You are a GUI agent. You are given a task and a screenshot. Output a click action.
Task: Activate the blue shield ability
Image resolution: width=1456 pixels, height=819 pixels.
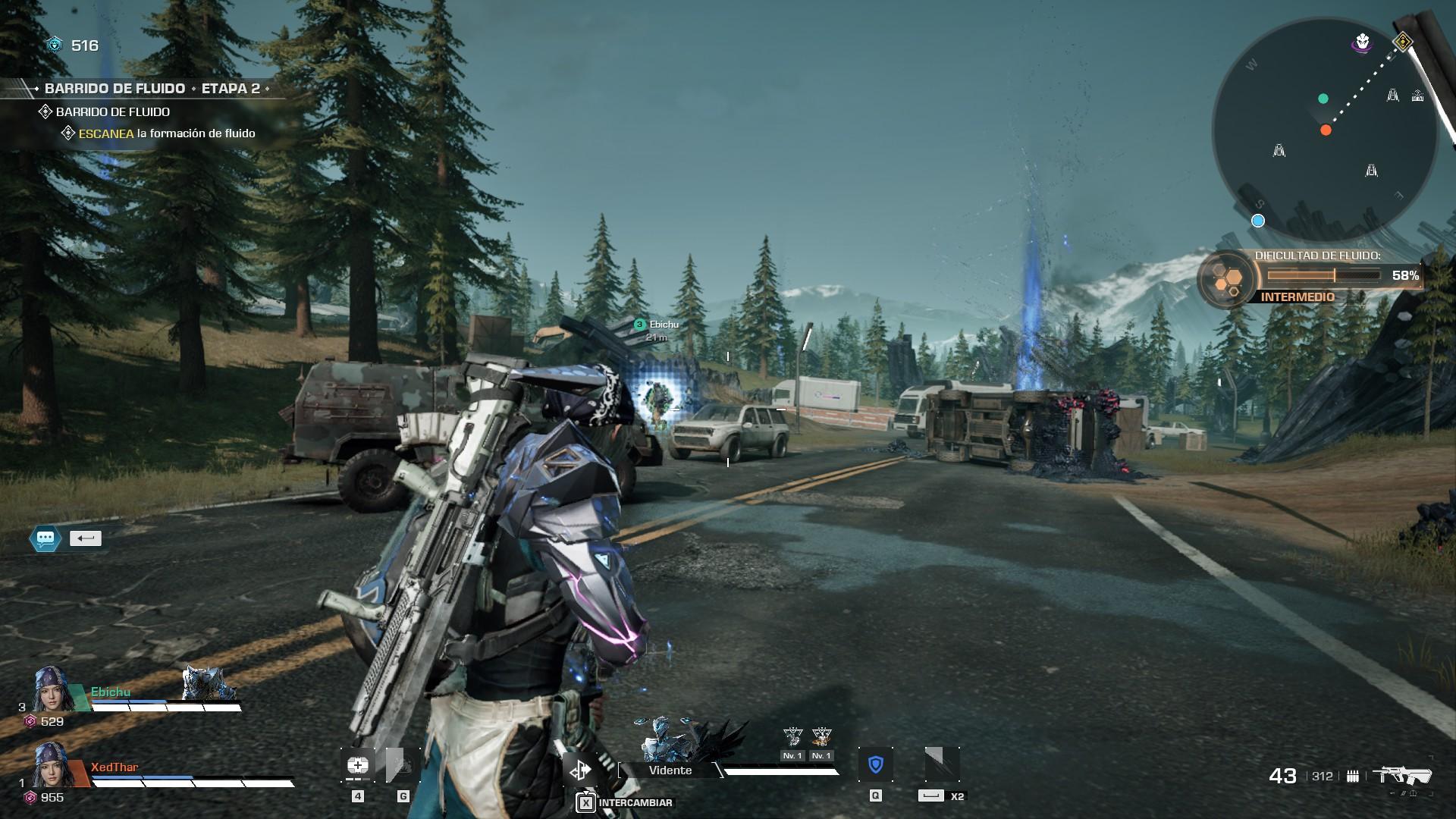tap(875, 764)
